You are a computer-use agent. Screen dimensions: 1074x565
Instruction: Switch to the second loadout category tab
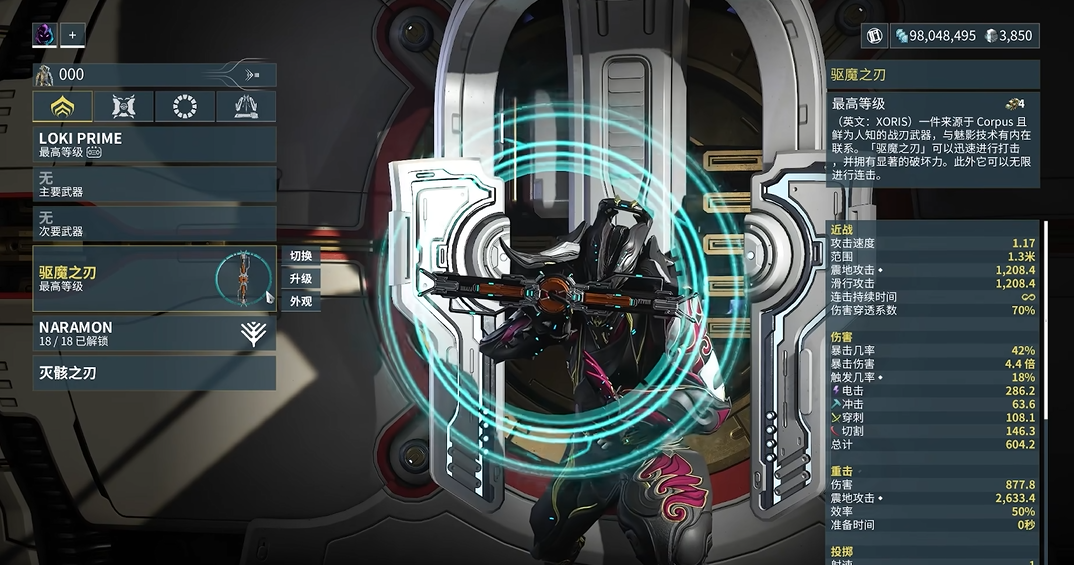(124, 106)
